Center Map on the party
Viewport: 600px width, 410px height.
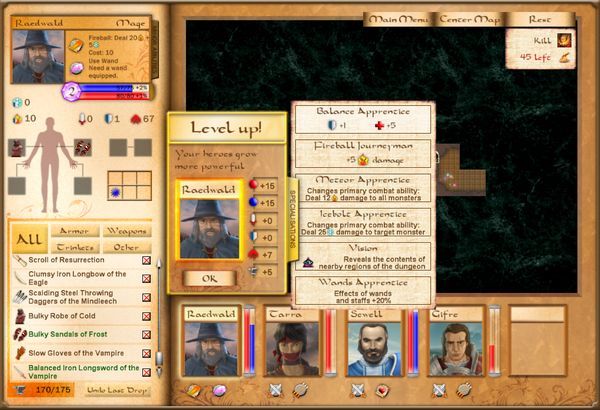point(469,19)
